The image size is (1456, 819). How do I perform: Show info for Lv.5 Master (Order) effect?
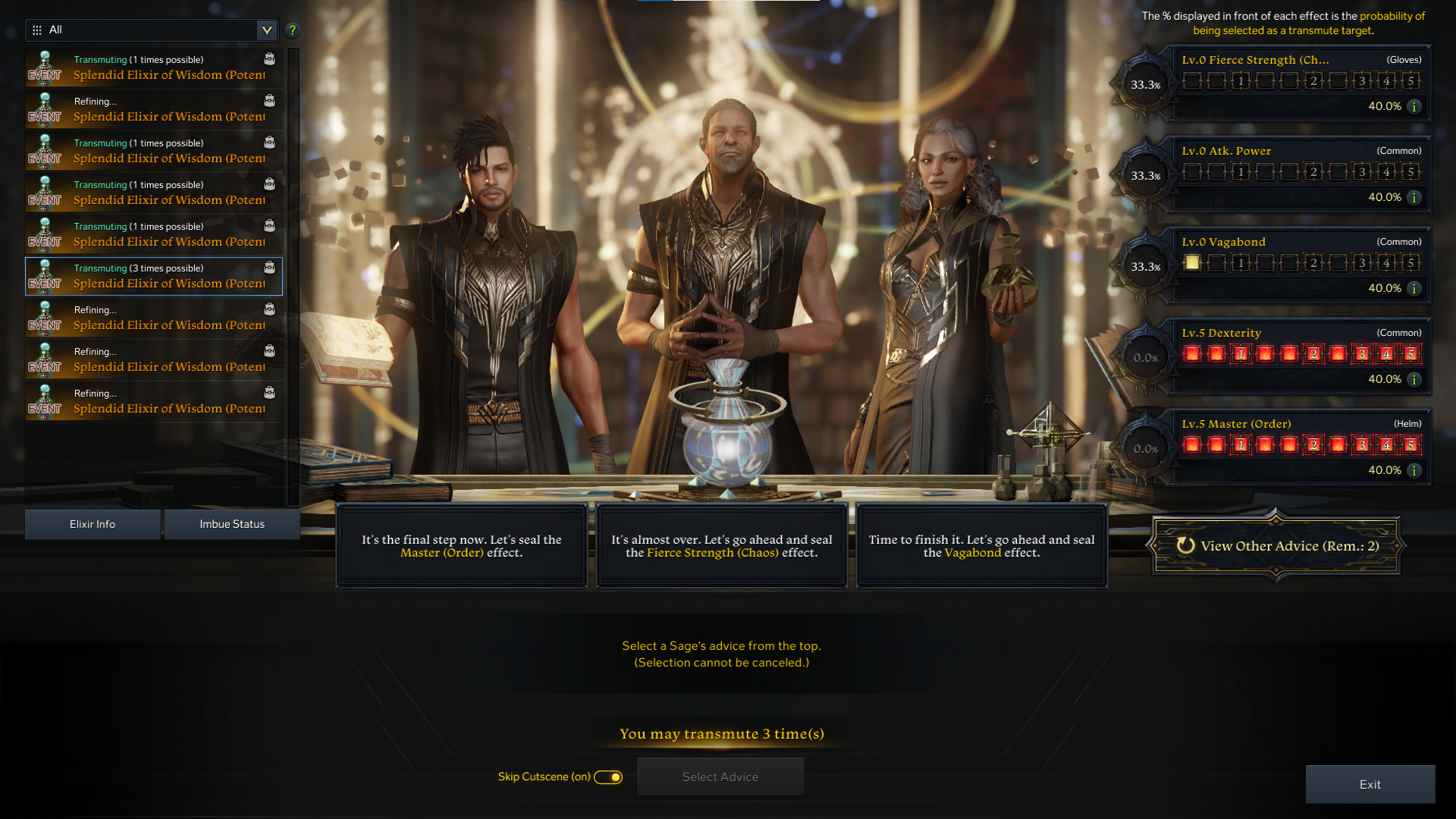point(1414,471)
